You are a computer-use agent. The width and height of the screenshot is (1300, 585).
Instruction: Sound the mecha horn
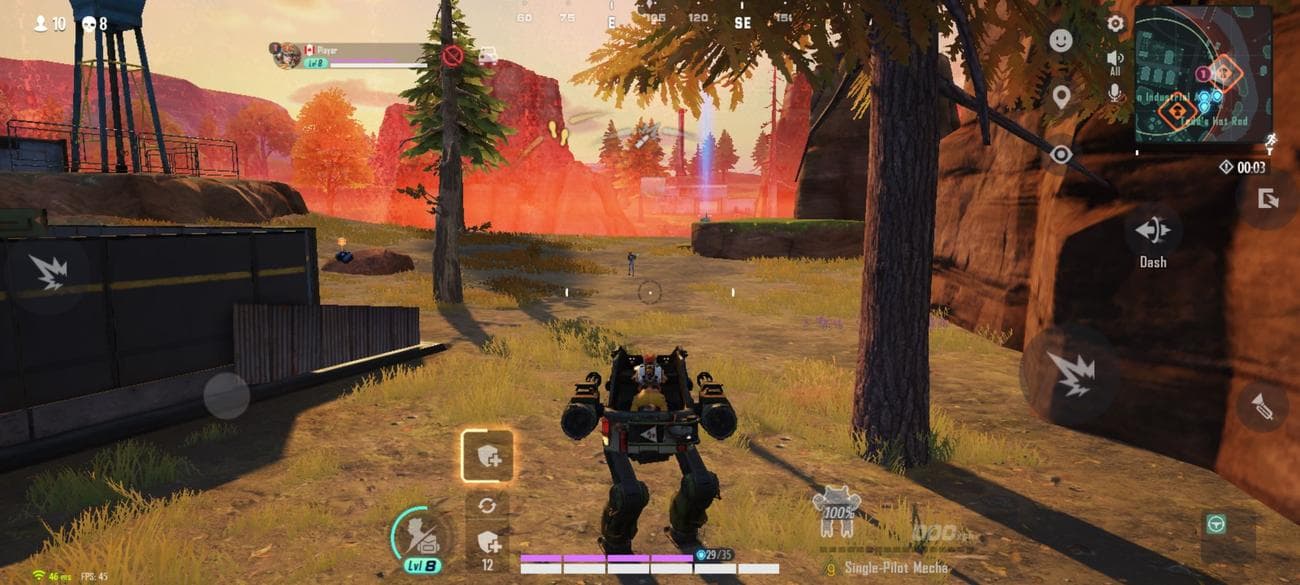1262,407
